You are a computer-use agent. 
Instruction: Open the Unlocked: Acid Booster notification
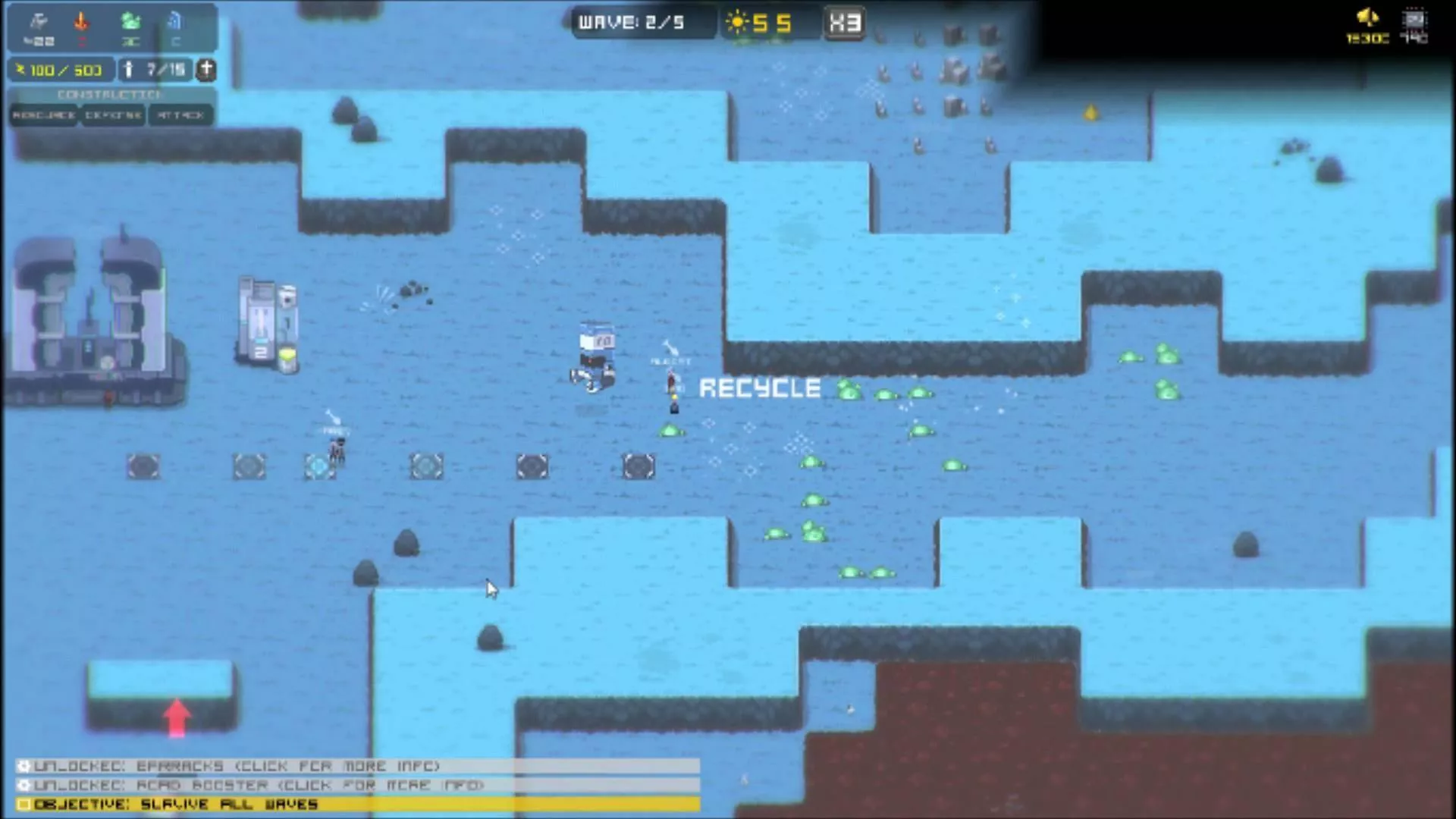tap(356, 785)
